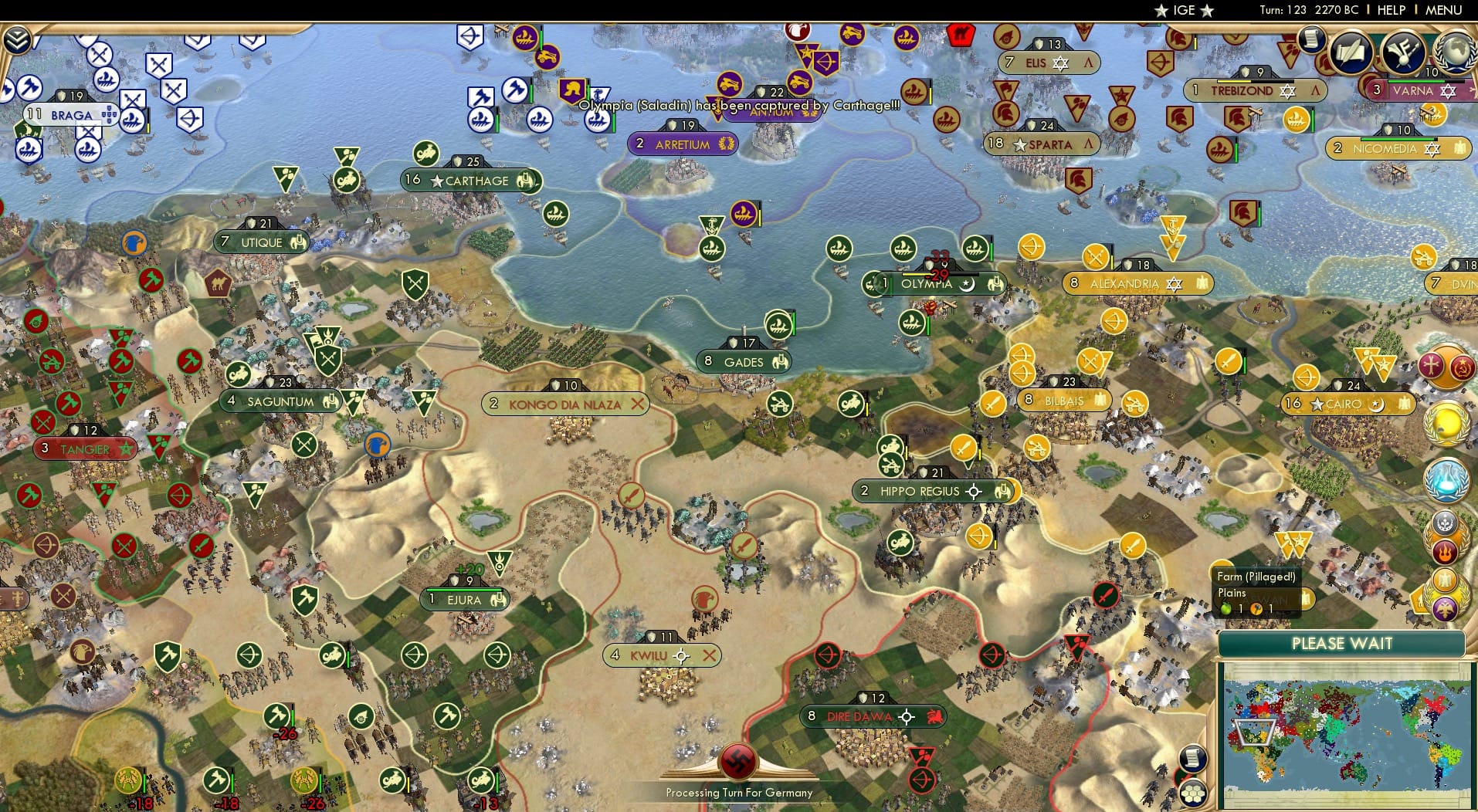Open the MENU from the top bar
The width and height of the screenshot is (1478, 812).
(1443, 10)
